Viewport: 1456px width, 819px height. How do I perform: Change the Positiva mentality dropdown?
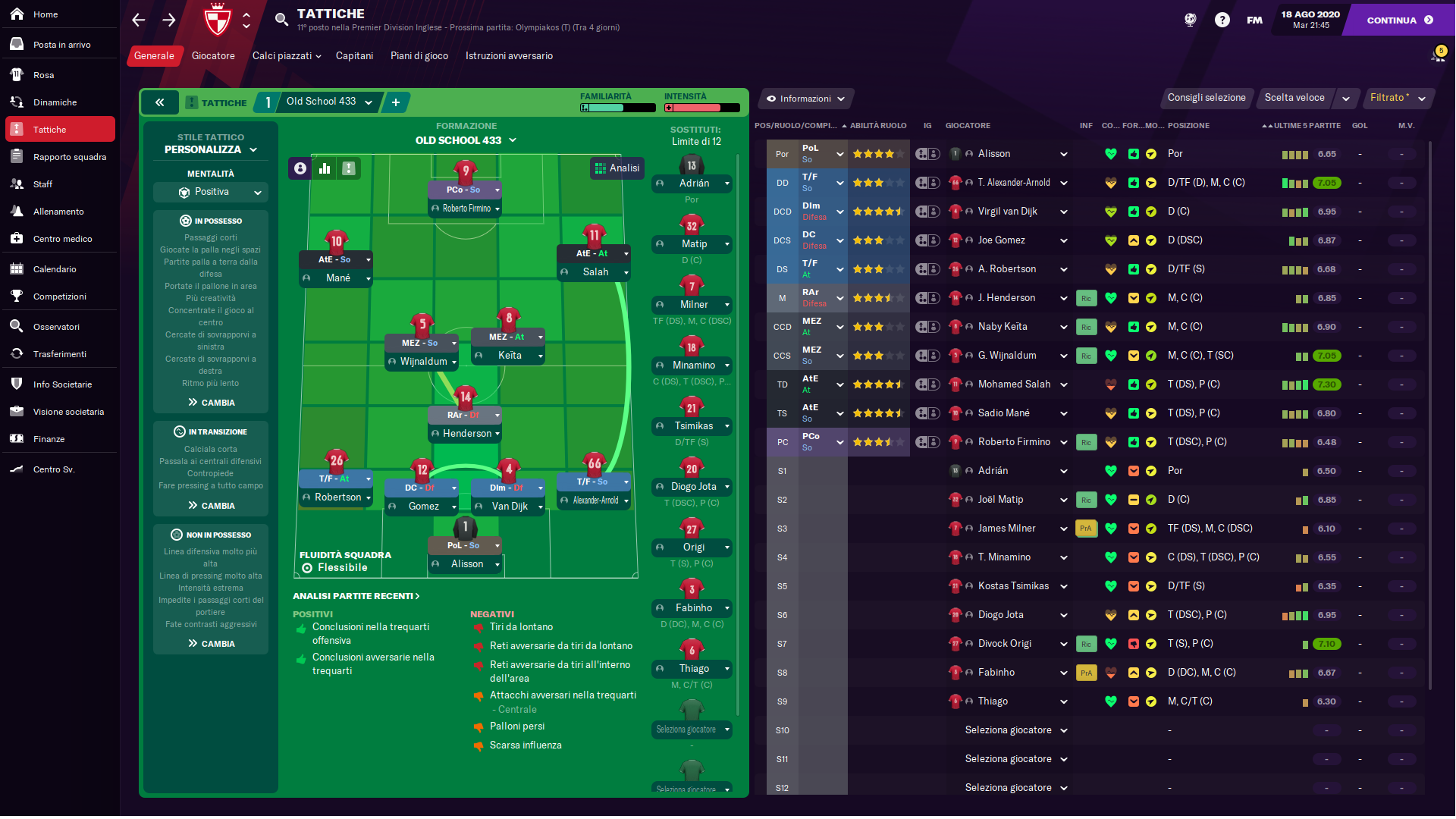click(x=211, y=193)
